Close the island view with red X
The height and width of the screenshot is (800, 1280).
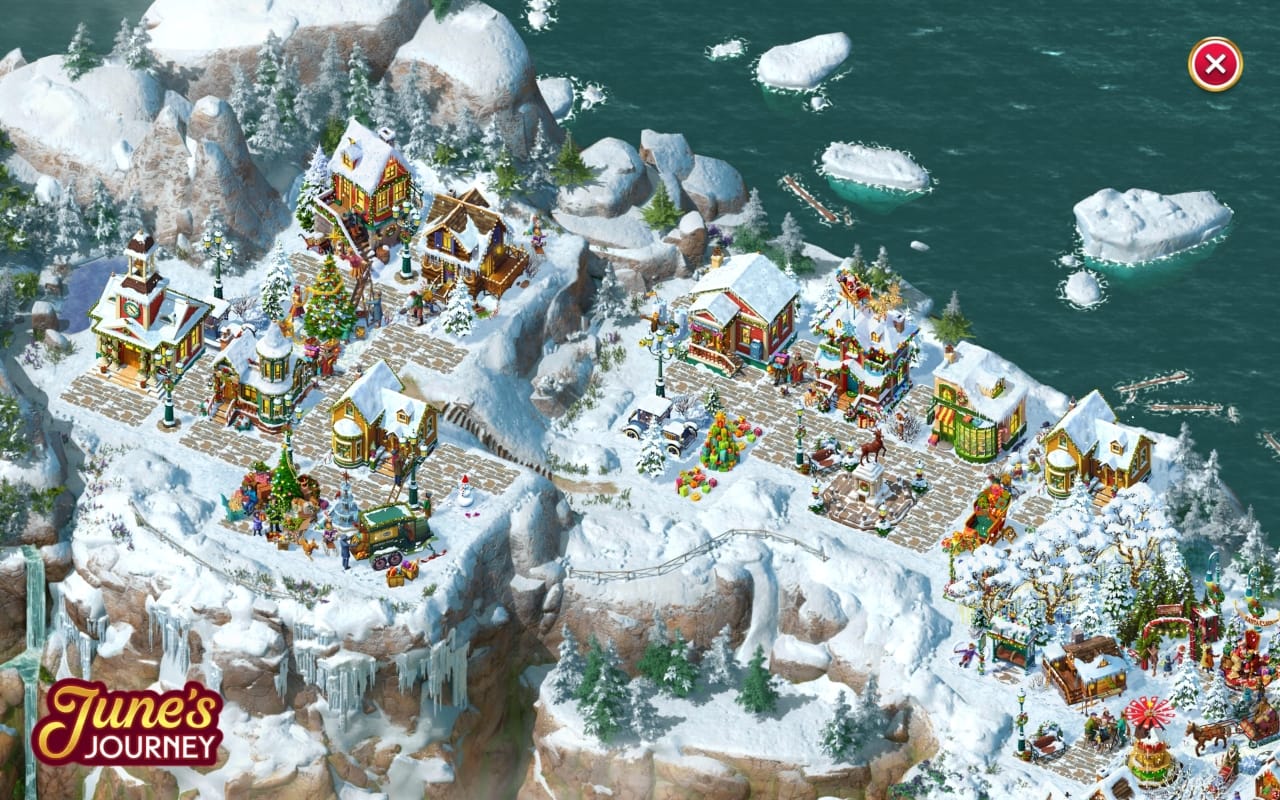(x=1215, y=65)
